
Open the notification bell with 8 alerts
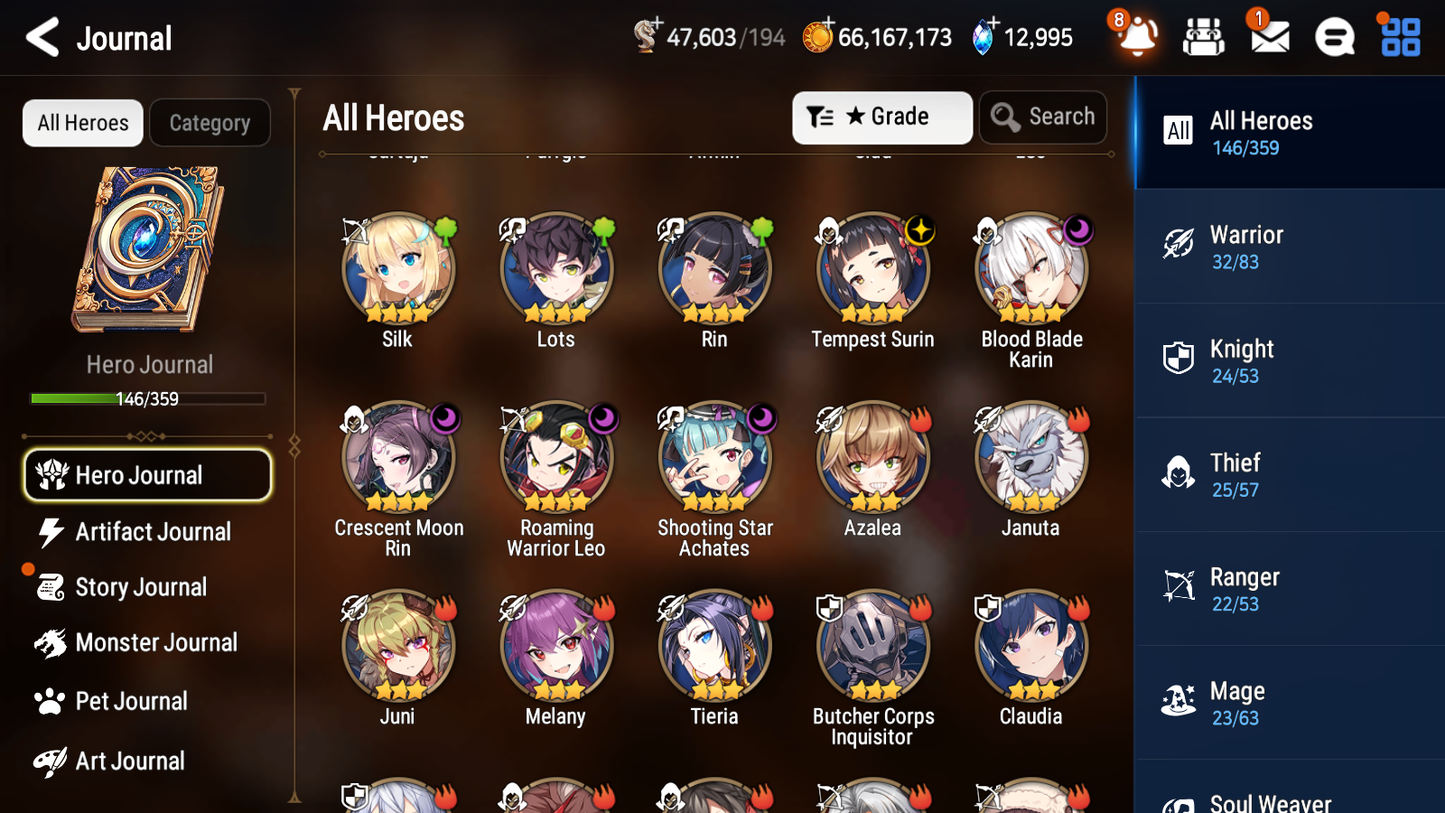1135,36
